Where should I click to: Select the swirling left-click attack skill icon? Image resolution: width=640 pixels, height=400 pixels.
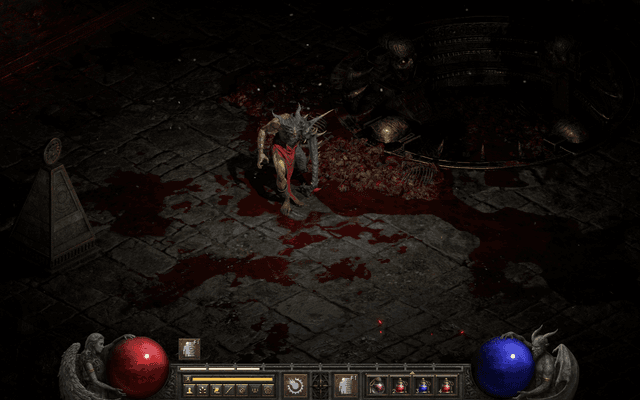click(296, 384)
